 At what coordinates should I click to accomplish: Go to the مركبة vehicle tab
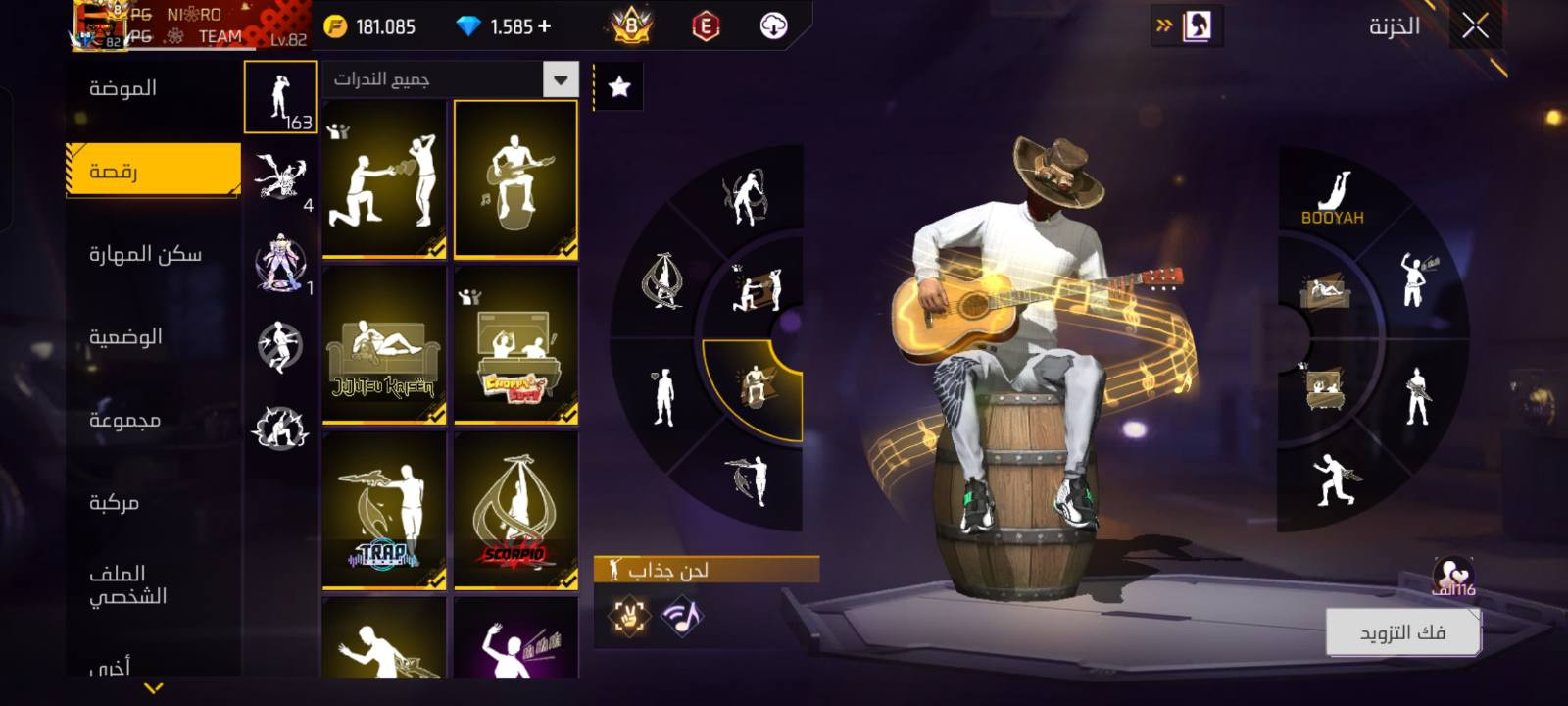point(115,502)
